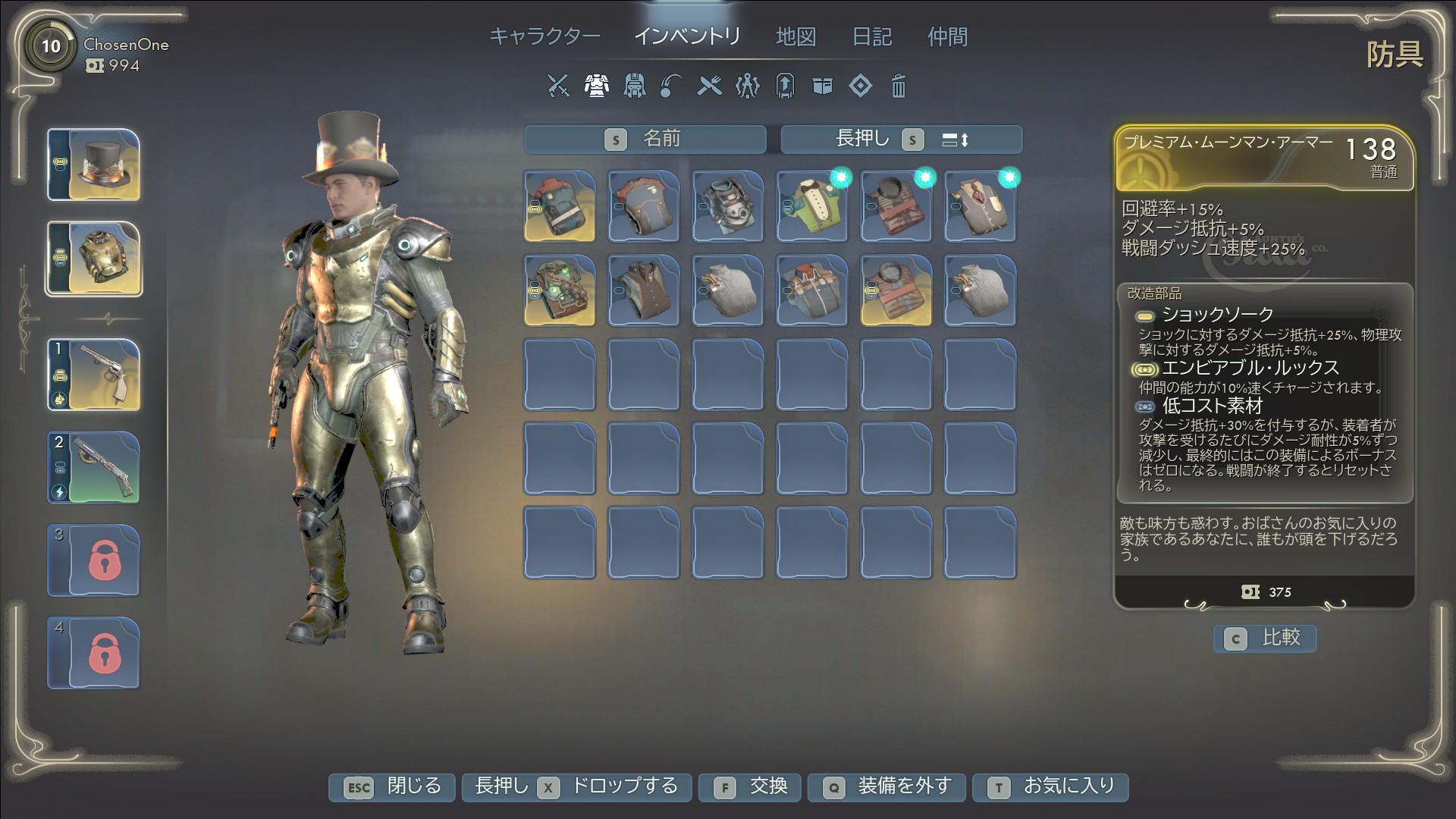
Task: Switch to the キャラクター tab
Action: tap(544, 36)
